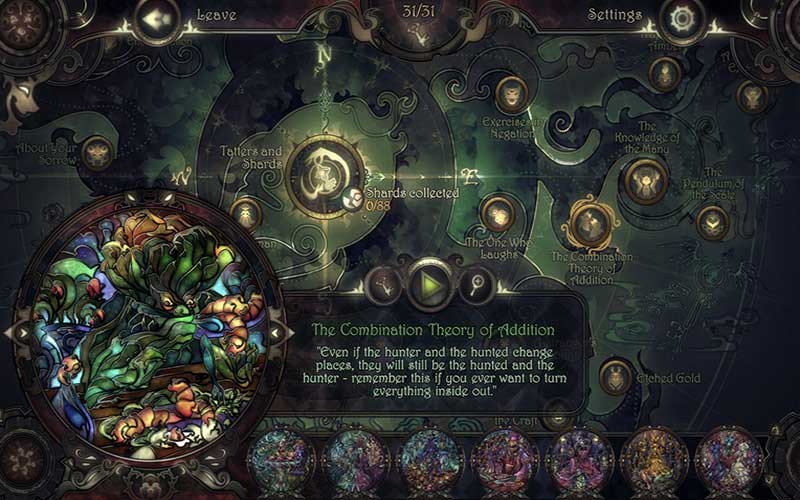Play the selected level

click(x=430, y=286)
